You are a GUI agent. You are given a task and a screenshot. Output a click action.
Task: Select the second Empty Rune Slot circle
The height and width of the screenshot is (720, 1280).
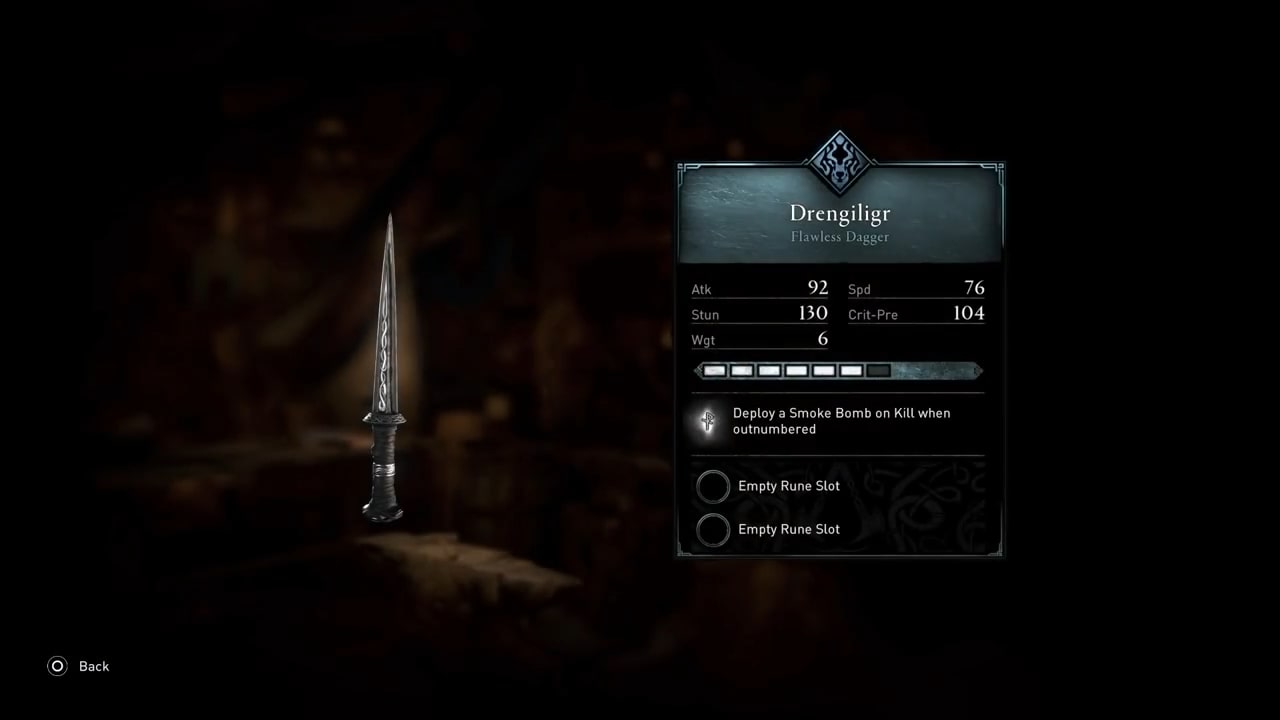click(x=712, y=529)
